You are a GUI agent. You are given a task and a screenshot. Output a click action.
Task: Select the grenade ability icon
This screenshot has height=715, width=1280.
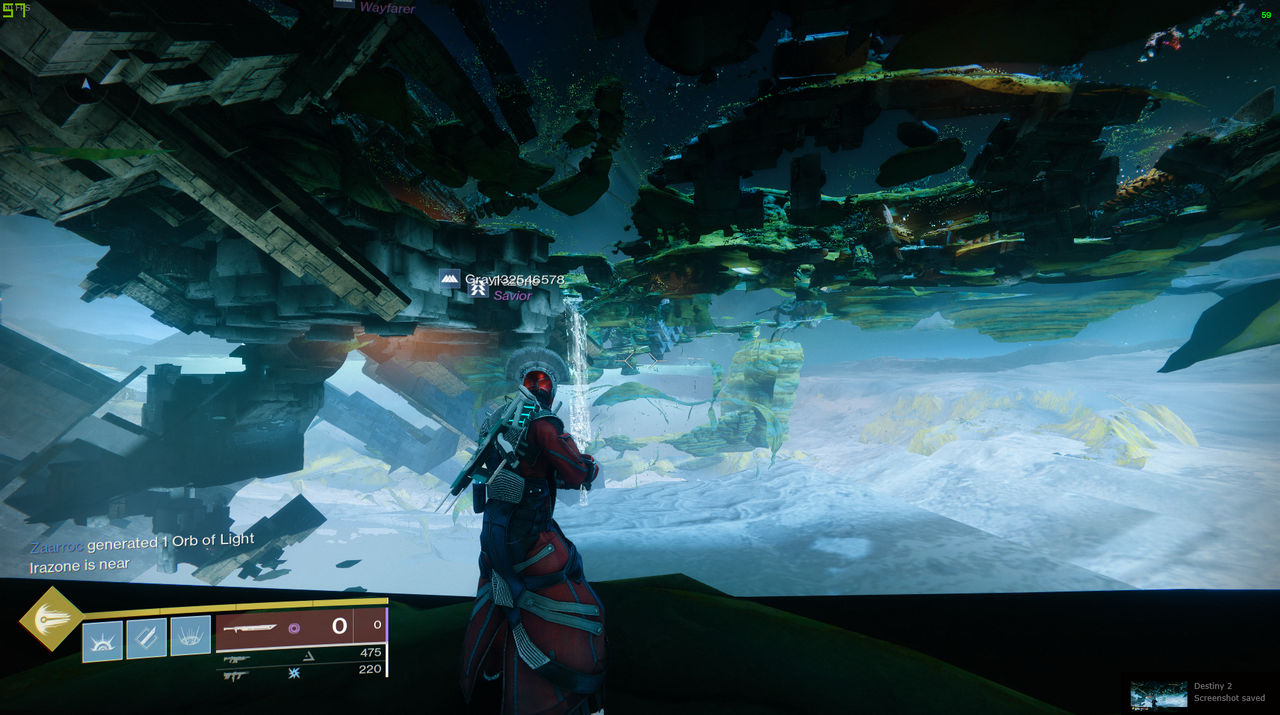pyautogui.click(x=102, y=641)
